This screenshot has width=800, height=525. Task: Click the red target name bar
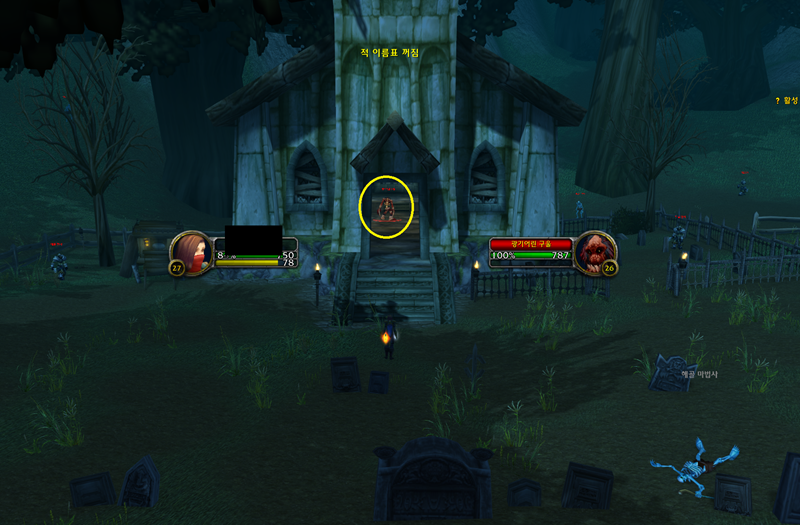click(531, 243)
